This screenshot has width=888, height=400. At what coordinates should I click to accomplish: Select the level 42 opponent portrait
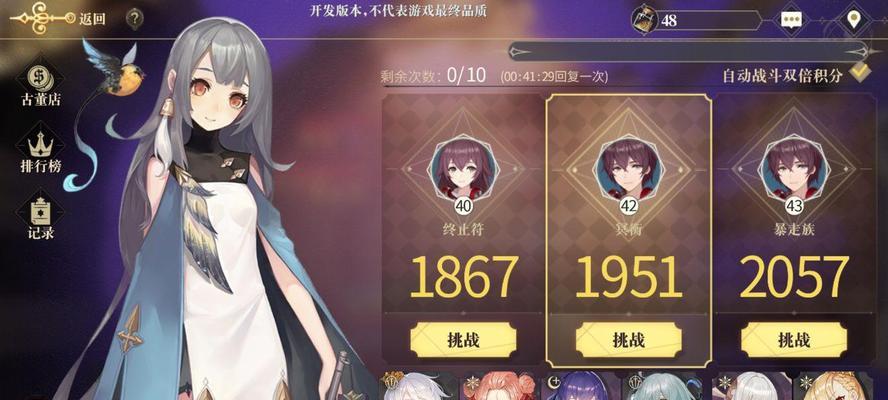(x=628, y=170)
